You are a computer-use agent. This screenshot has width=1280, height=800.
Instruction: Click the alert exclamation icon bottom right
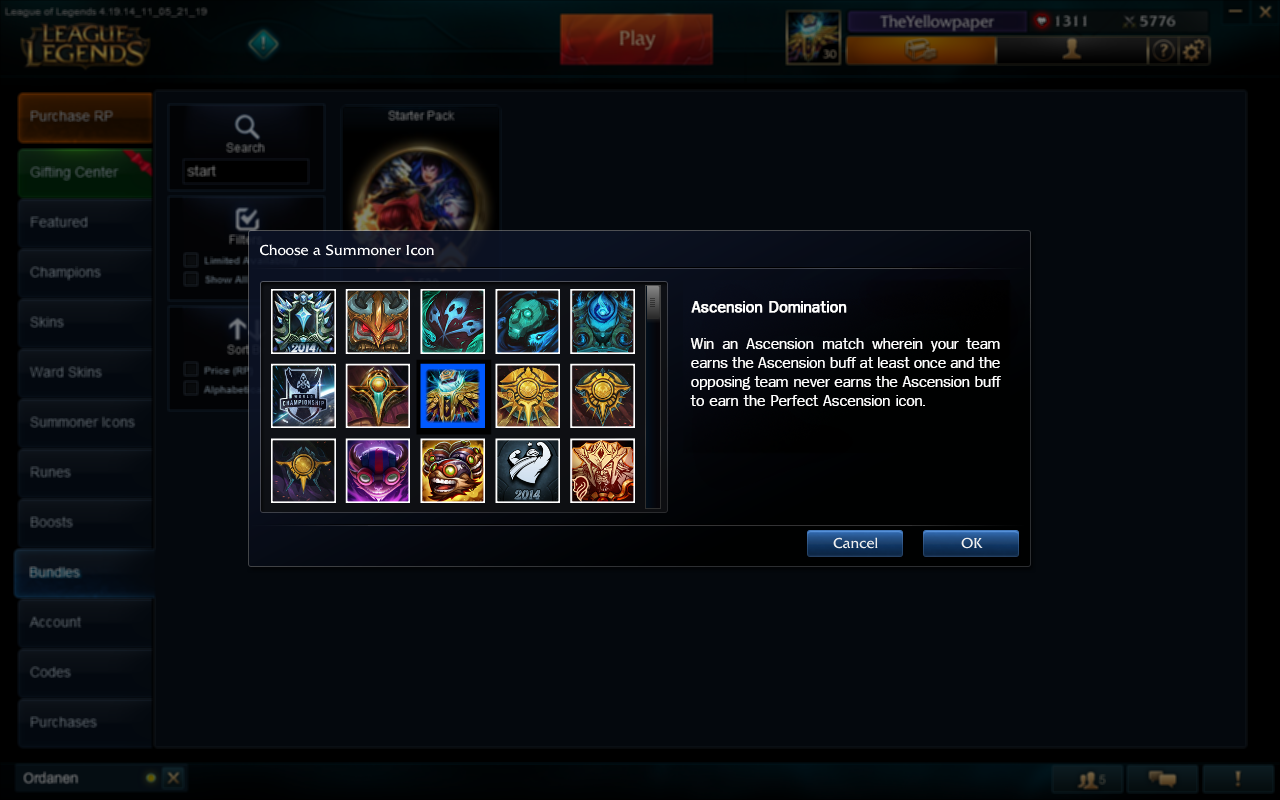click(1239, 777)
